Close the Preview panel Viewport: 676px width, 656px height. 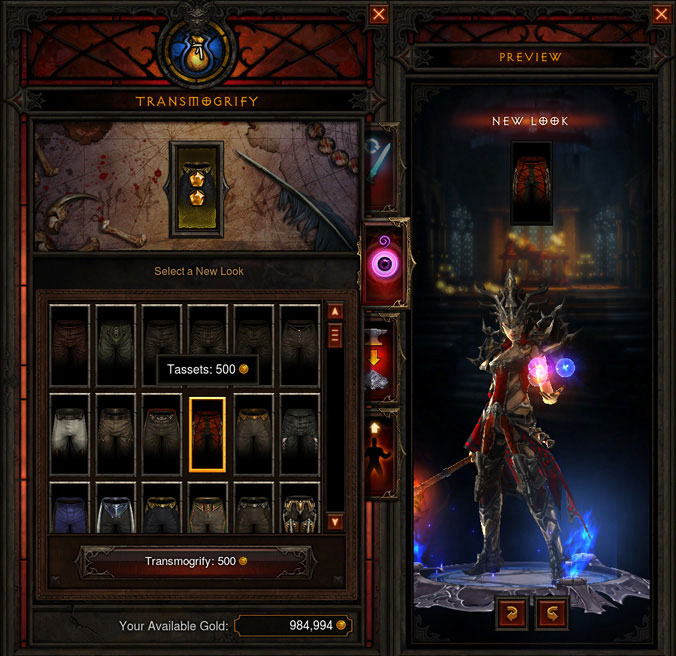click(660, 14)
